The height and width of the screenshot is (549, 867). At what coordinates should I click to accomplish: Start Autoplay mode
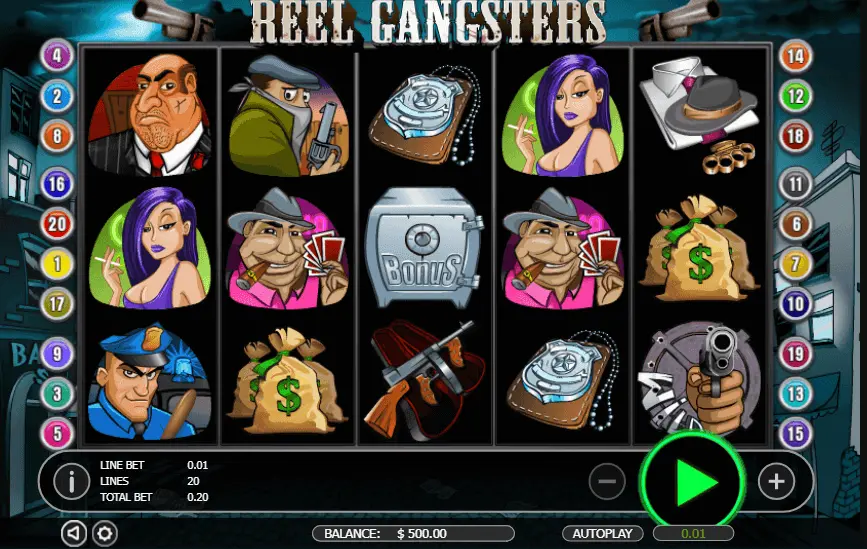(x=603, y=533)
